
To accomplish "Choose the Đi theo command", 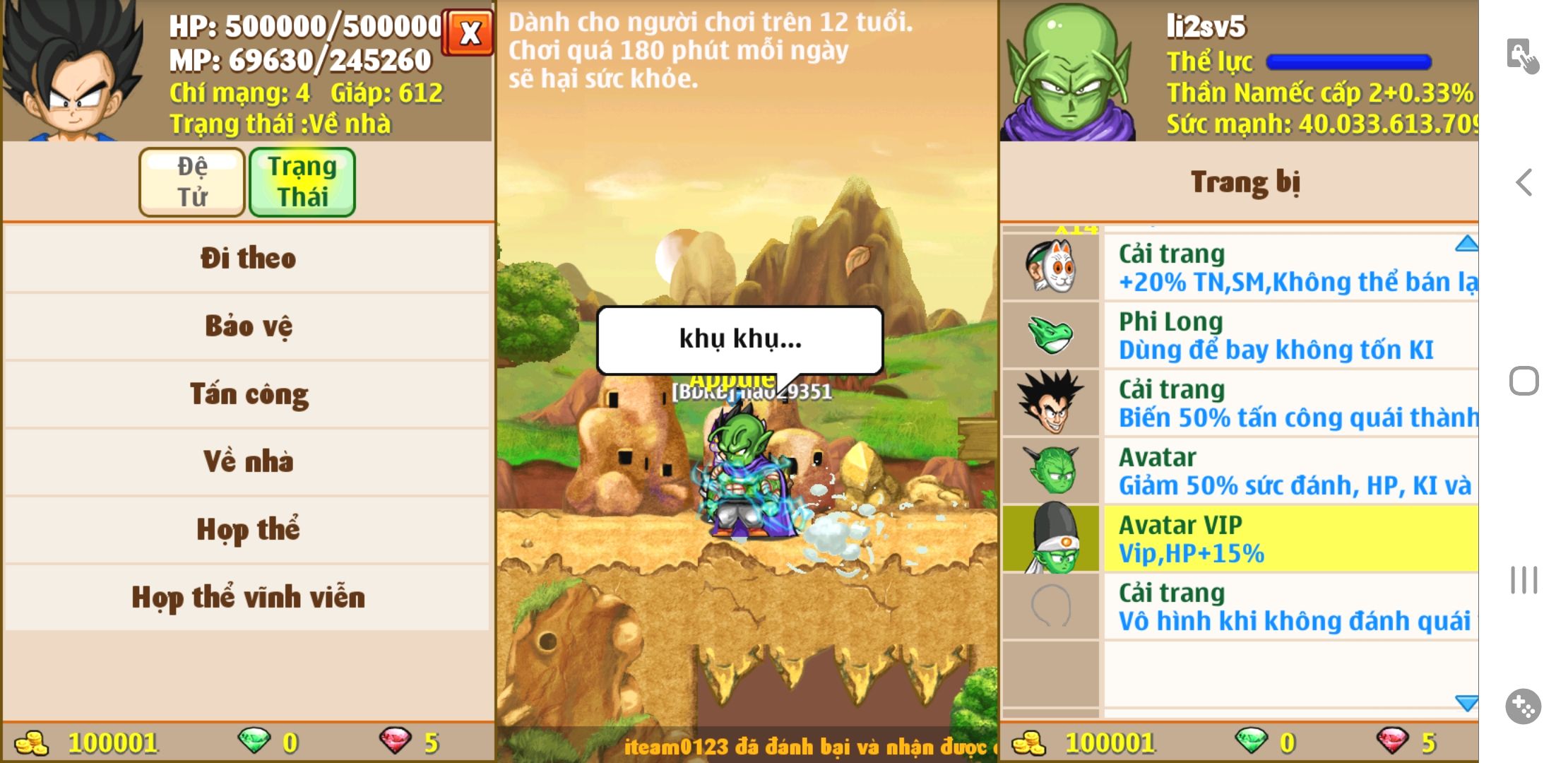I will click(x=247, y=259).
